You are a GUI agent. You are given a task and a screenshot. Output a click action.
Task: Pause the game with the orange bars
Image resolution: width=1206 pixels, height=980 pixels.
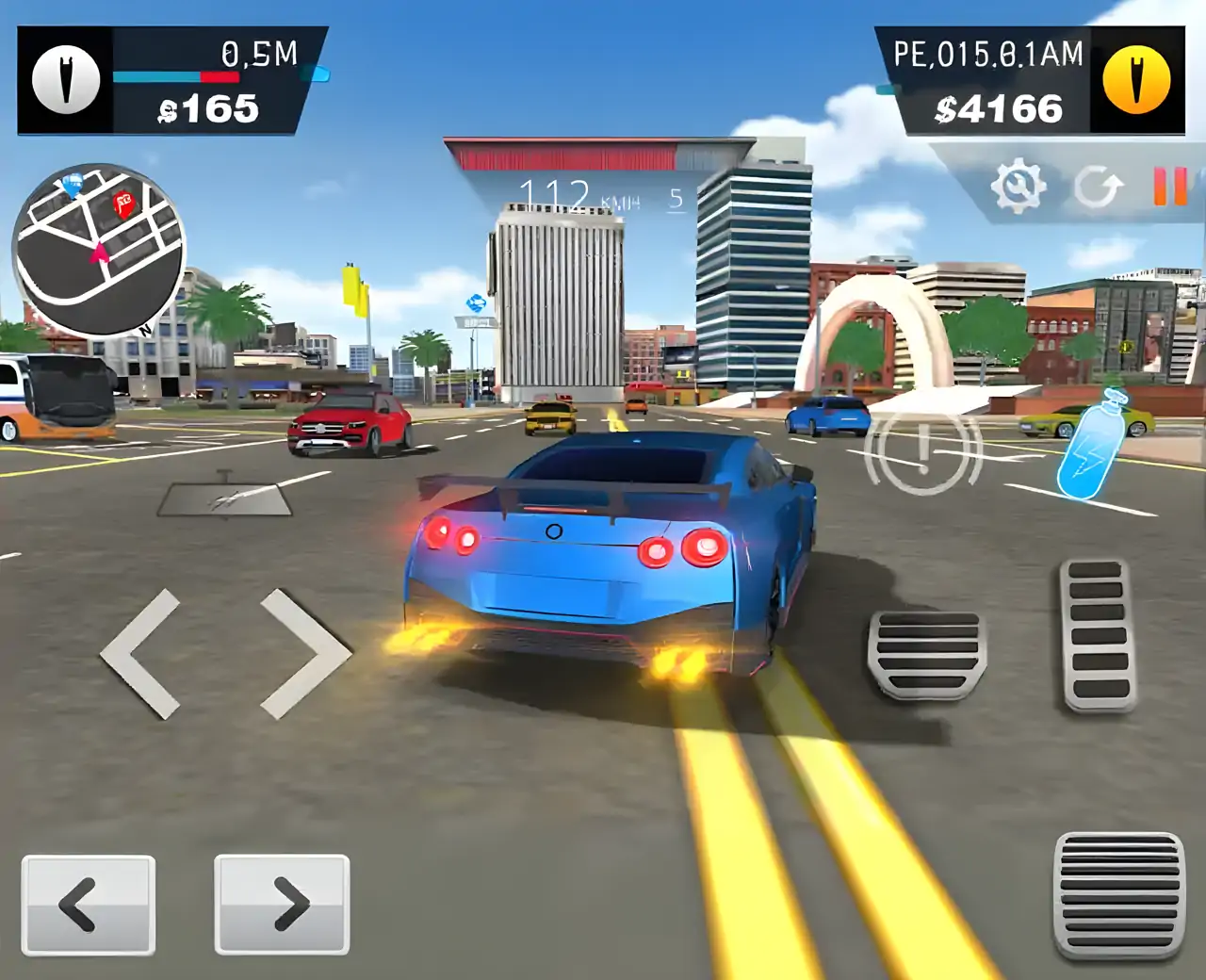(x=1170, y=186)
